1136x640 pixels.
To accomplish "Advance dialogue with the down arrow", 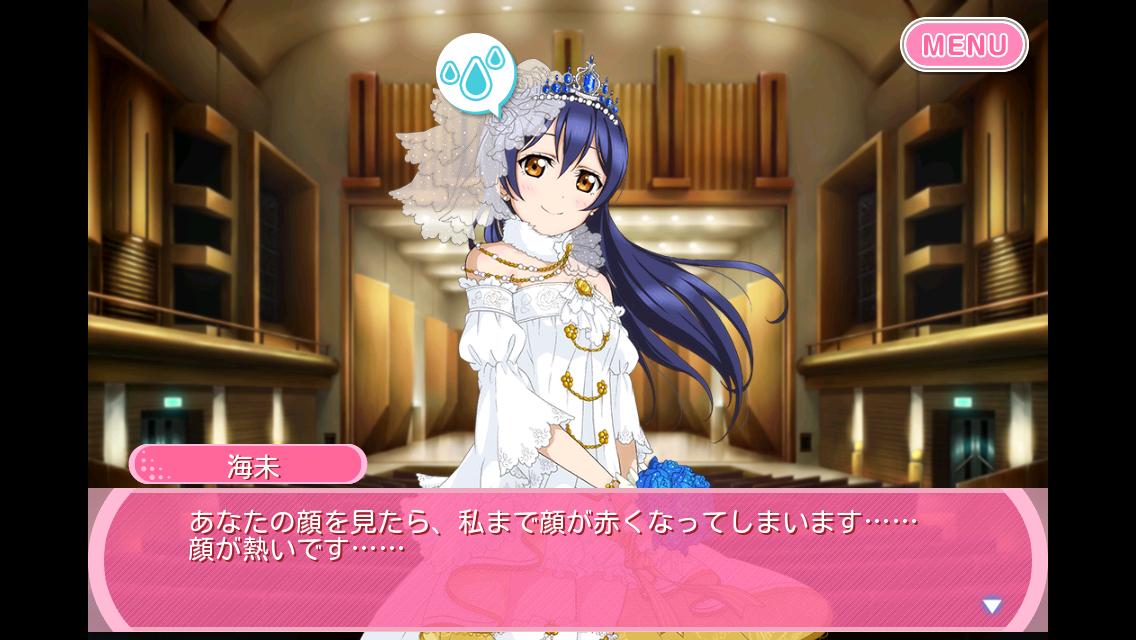I will click(991, 605).
